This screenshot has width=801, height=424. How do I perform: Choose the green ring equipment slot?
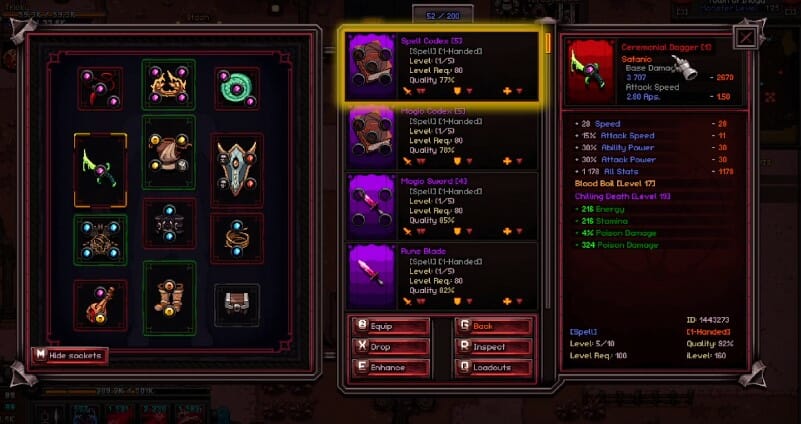click(236, 86)
